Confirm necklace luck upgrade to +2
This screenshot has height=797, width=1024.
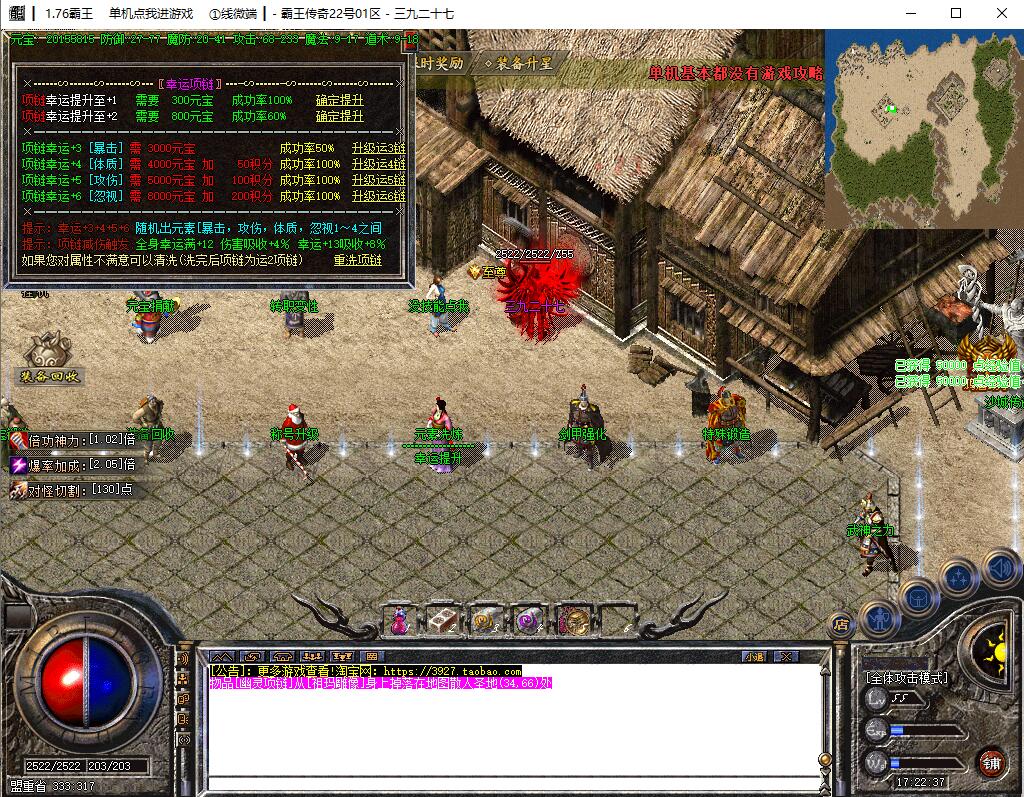click(x=339, y=116)
